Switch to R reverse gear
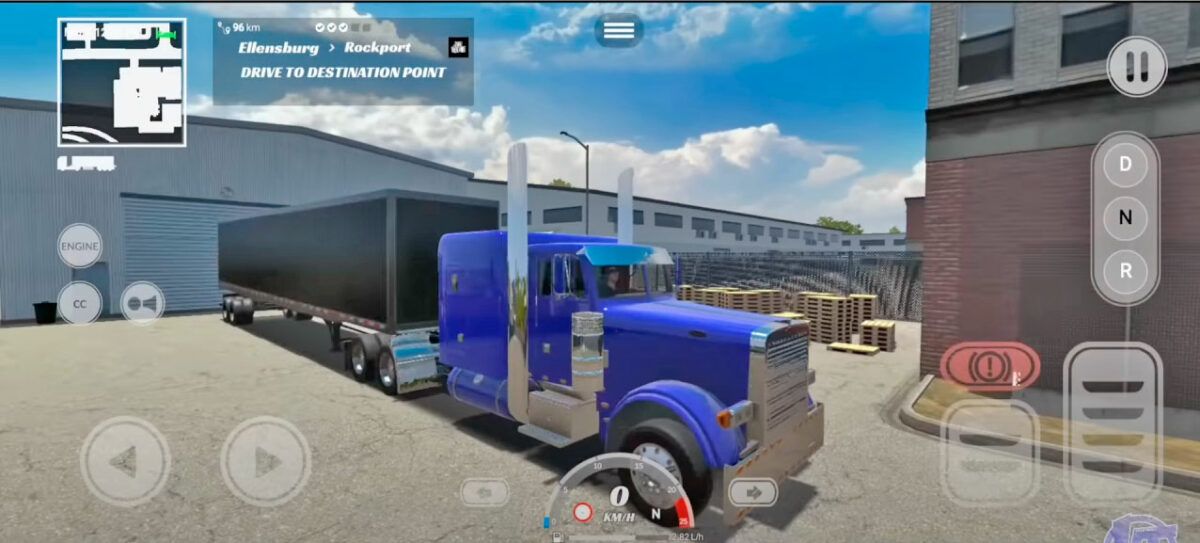 (1125, 270)
